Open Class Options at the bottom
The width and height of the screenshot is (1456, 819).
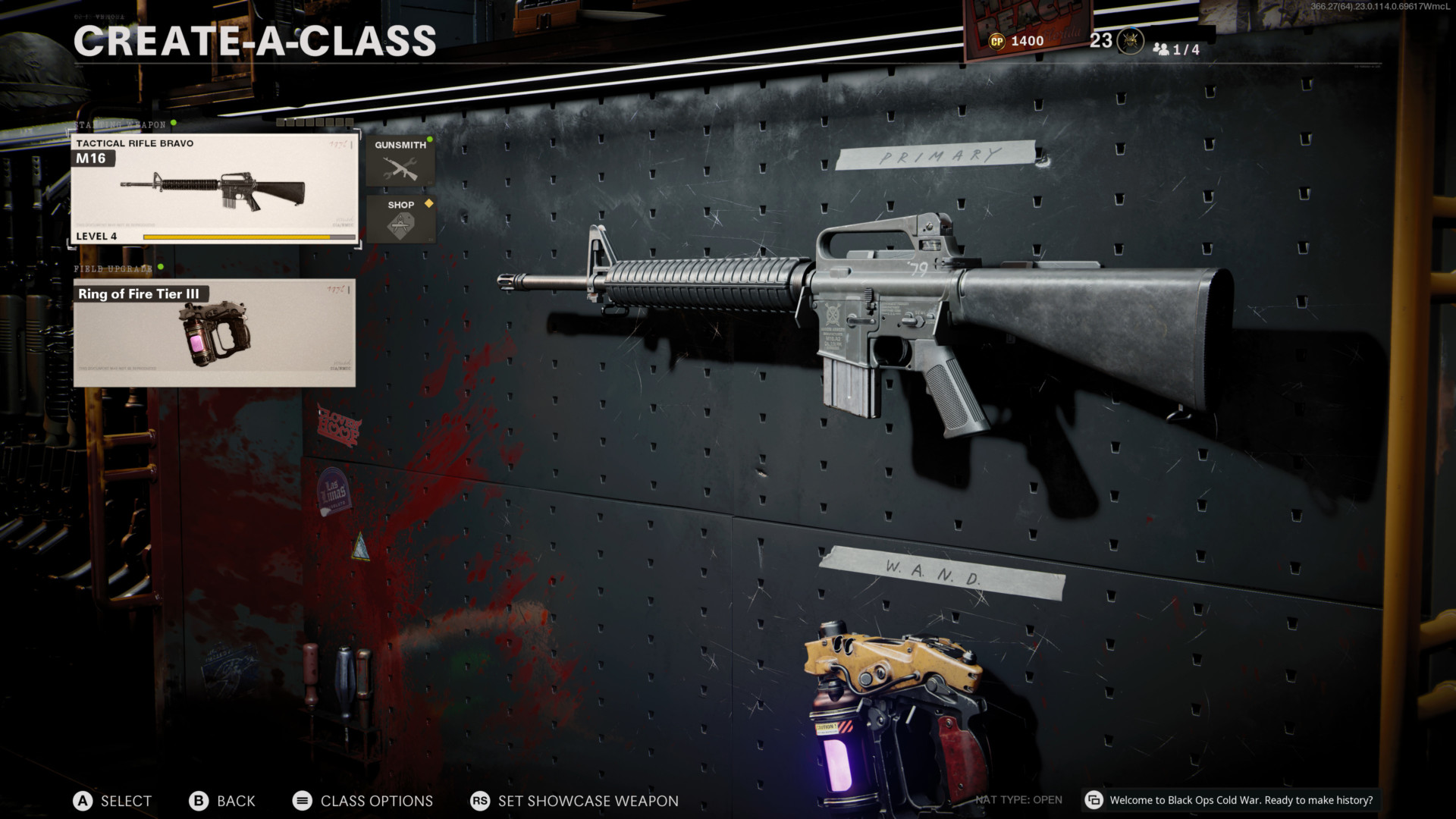362,801
